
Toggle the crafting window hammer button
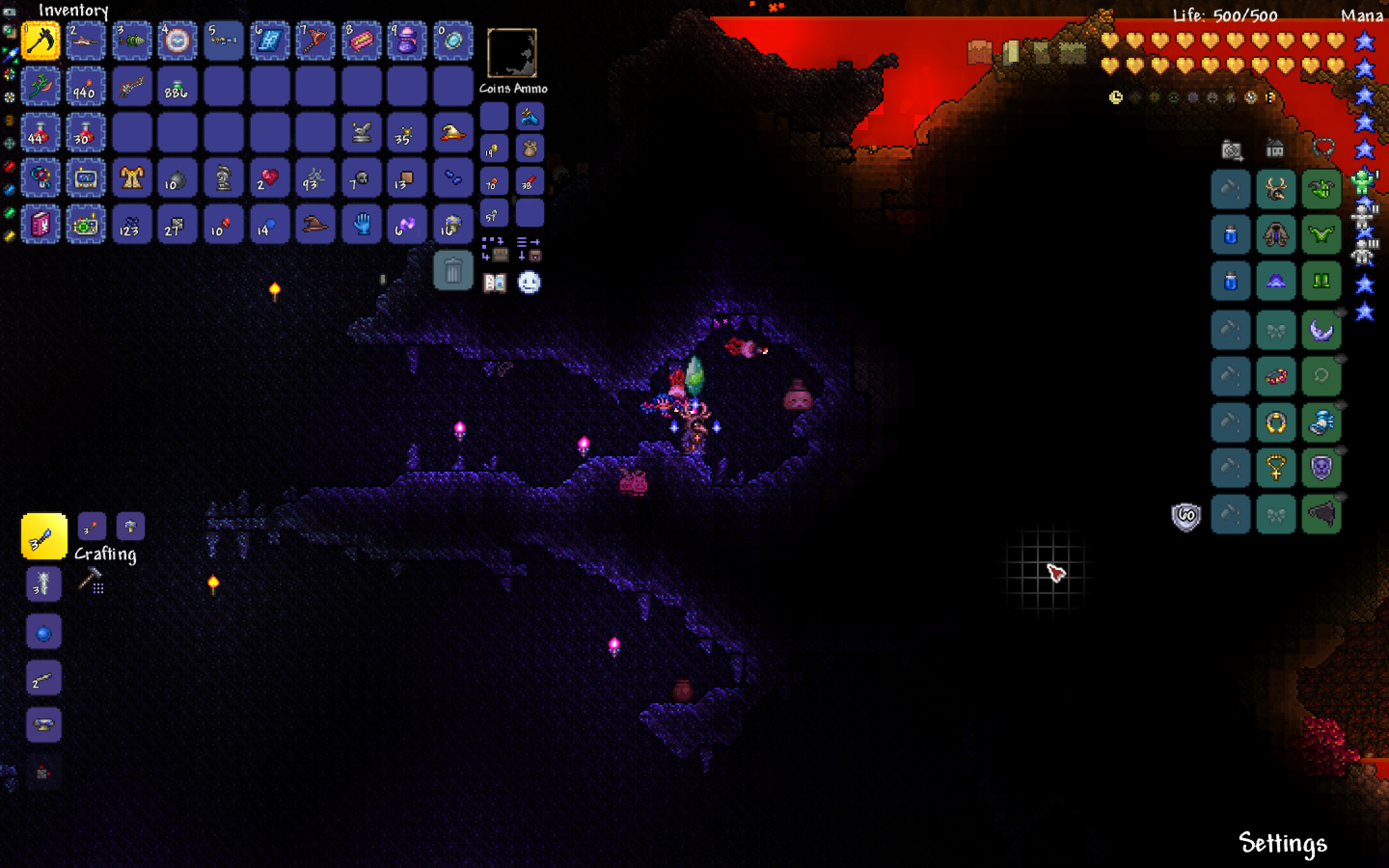[90, 579]
